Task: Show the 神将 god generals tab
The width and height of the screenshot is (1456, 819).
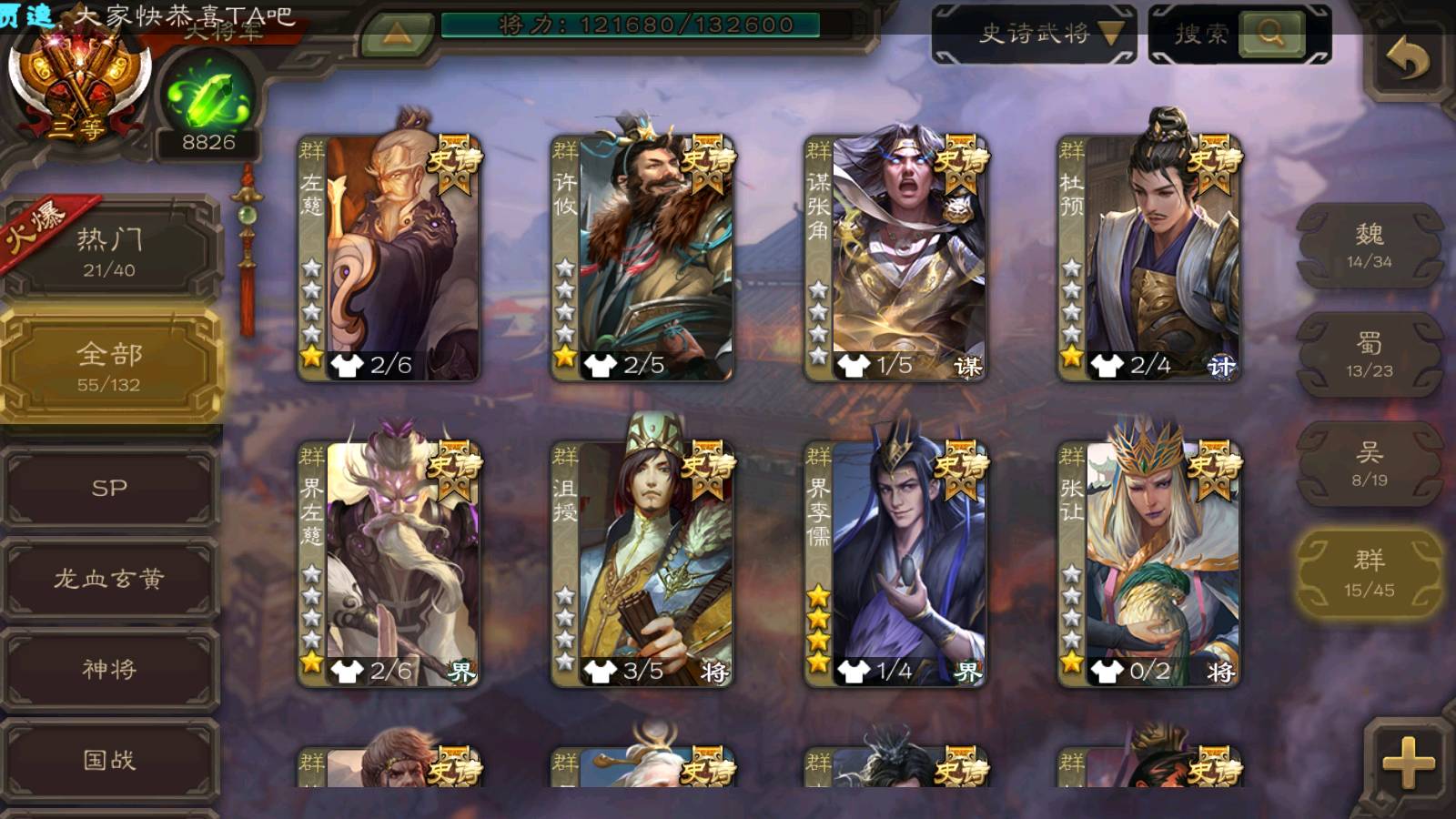Action: pos(109,670)
